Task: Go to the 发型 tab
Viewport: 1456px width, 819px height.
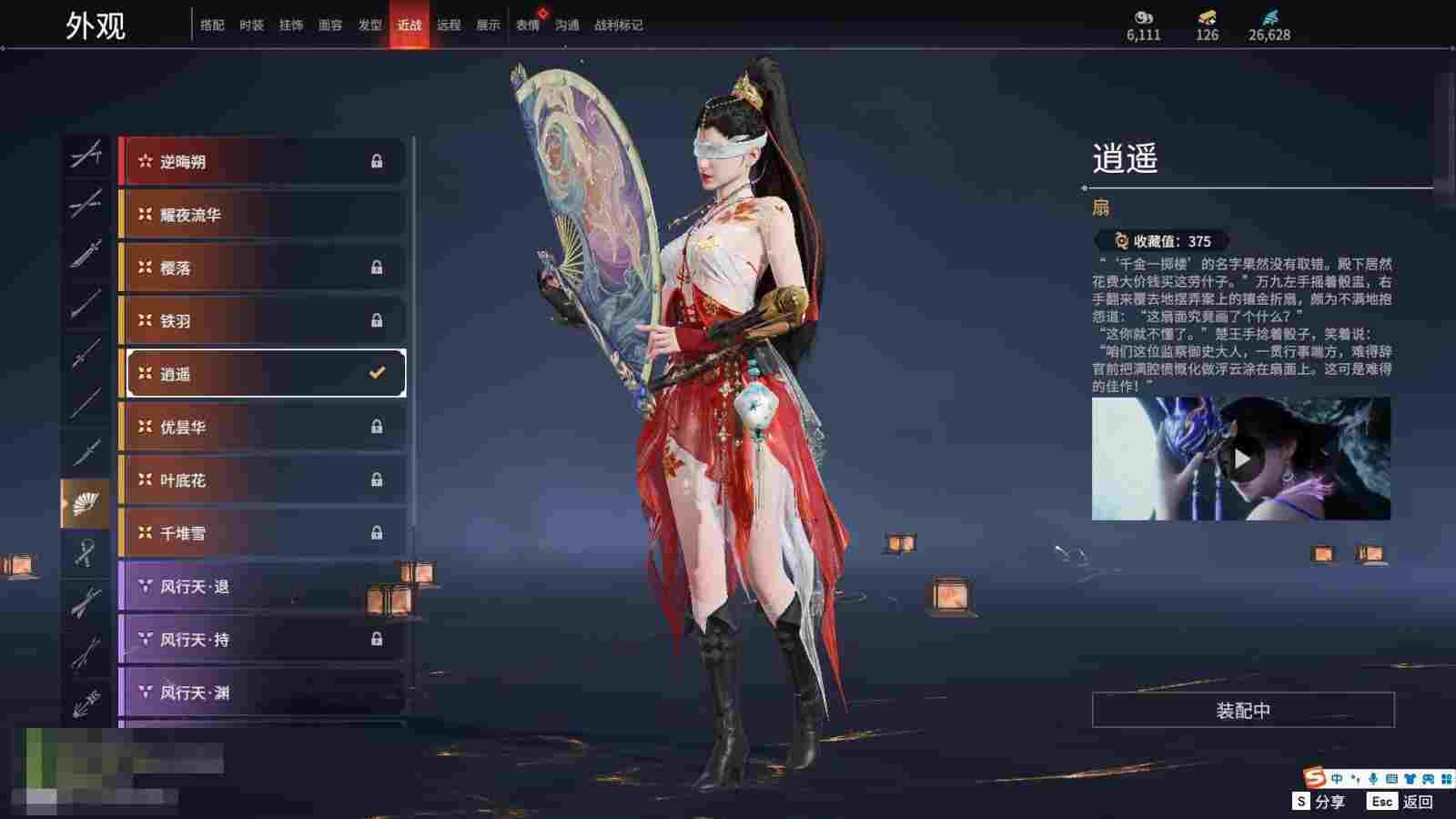Action: [x=369, y=25]
